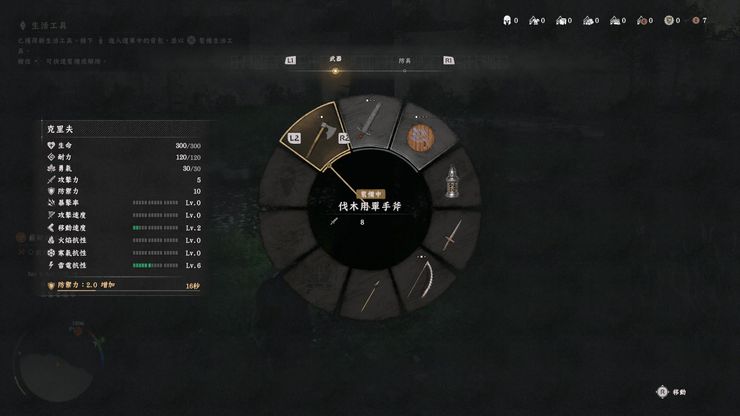This screenshot has width=740, height=416.
Task: Switch to the 武器 weapons tab
Action: coord(335,60)
